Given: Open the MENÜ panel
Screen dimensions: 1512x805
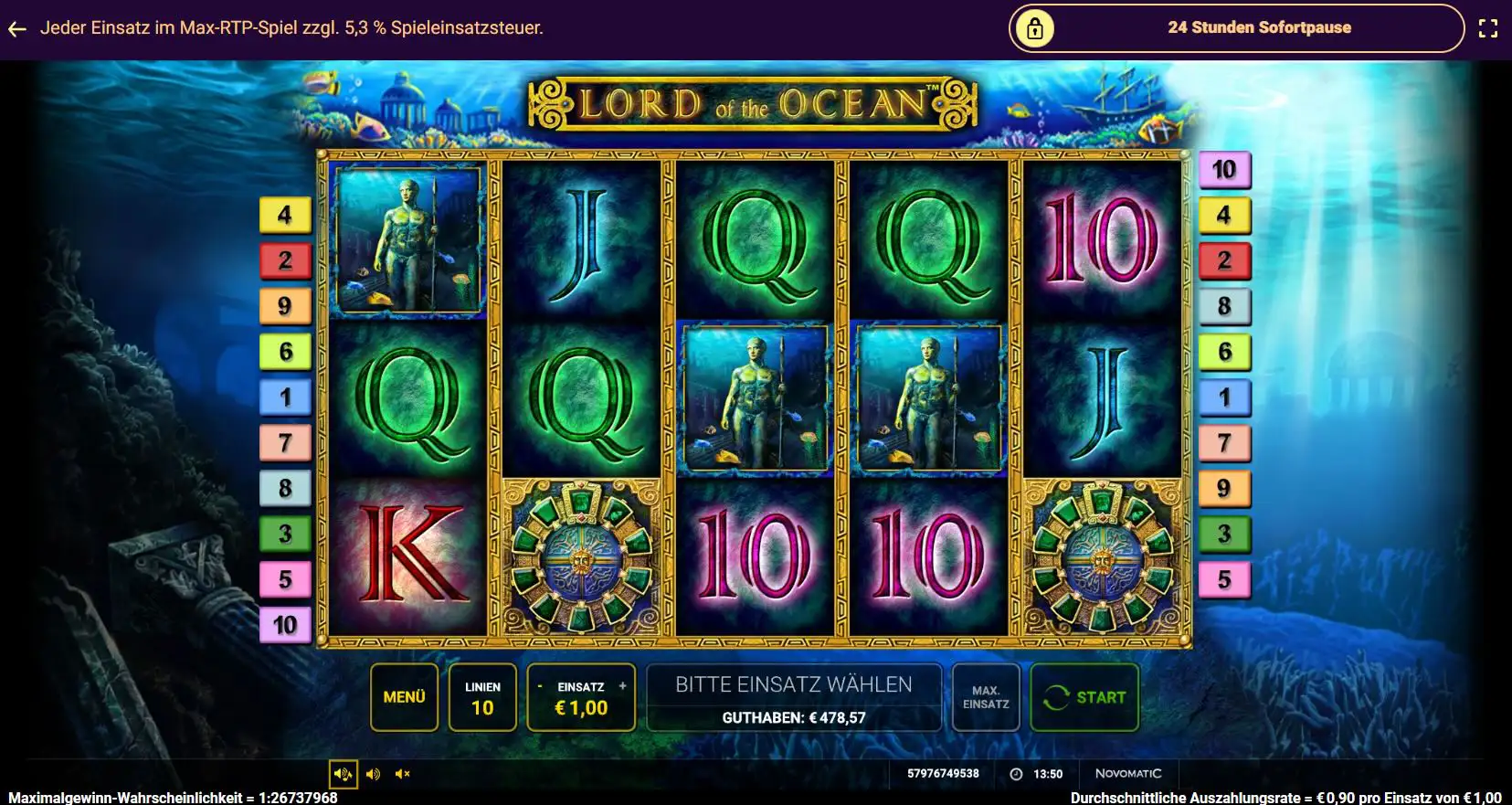Looking at the screenshot, I should tap(404, 697).
